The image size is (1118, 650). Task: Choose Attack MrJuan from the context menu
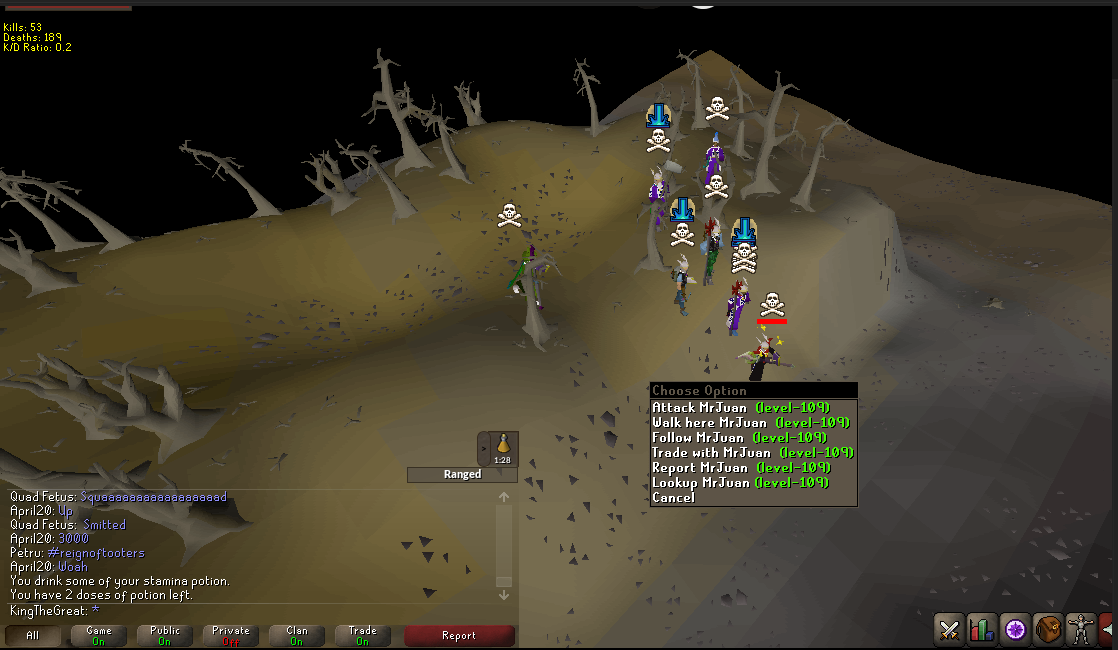point(740,408)
